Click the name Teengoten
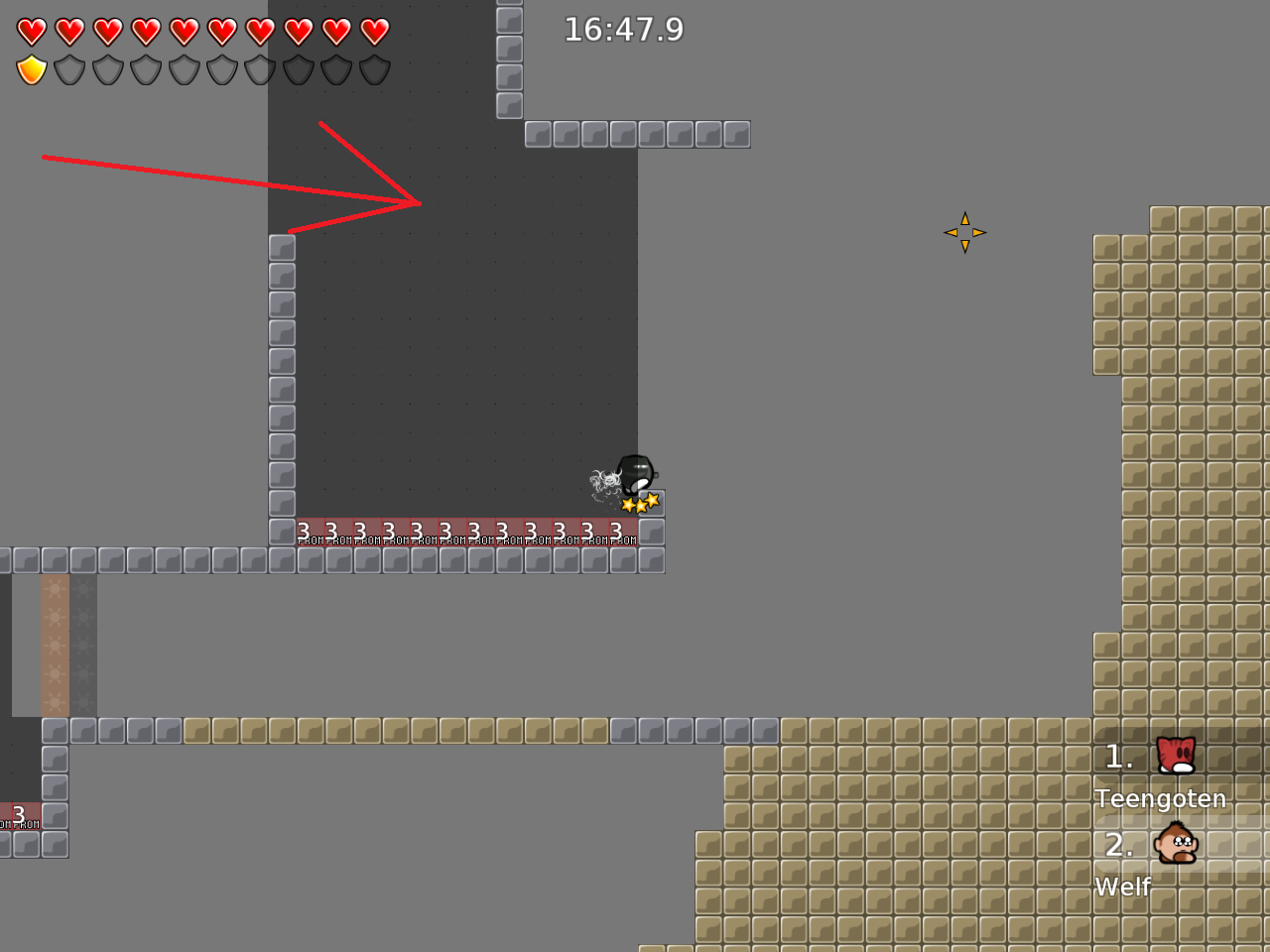This screenshot has width=1270, height=952. click(x=1162, y=798)
